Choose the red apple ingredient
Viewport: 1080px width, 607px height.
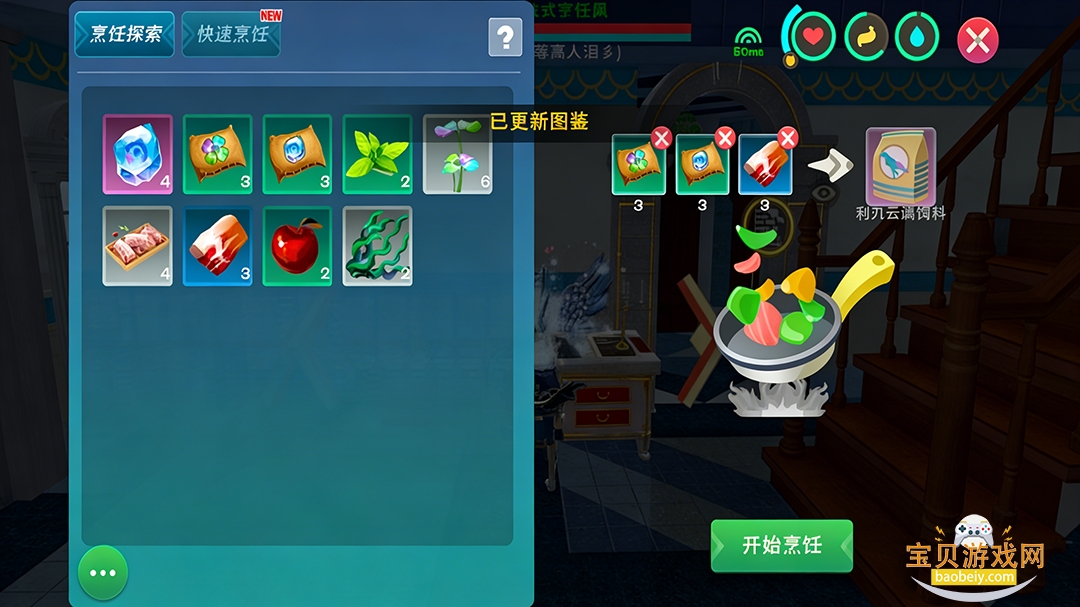tap(297, 246)
